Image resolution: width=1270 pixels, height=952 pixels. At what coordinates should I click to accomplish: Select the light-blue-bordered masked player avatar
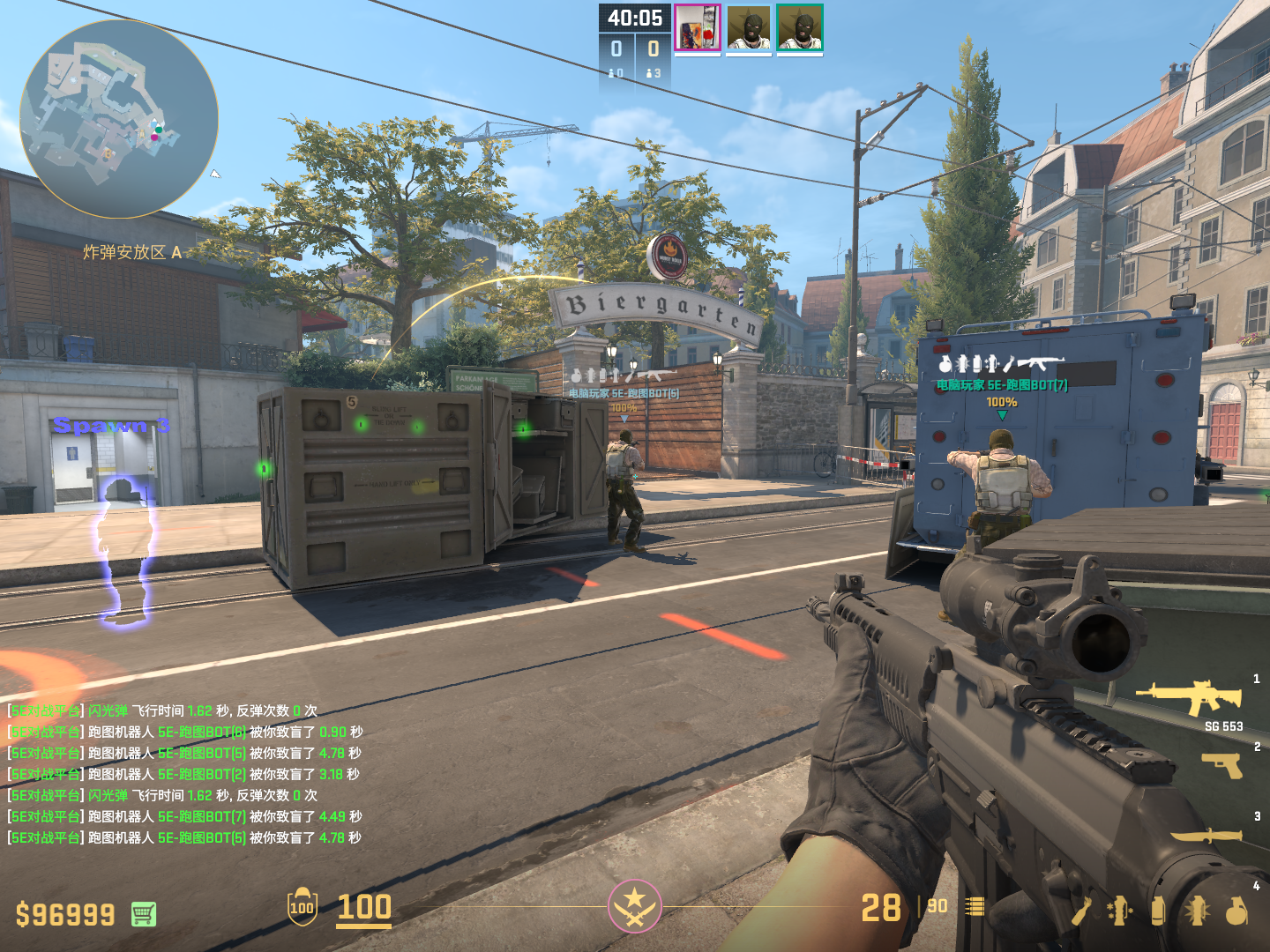749,28
